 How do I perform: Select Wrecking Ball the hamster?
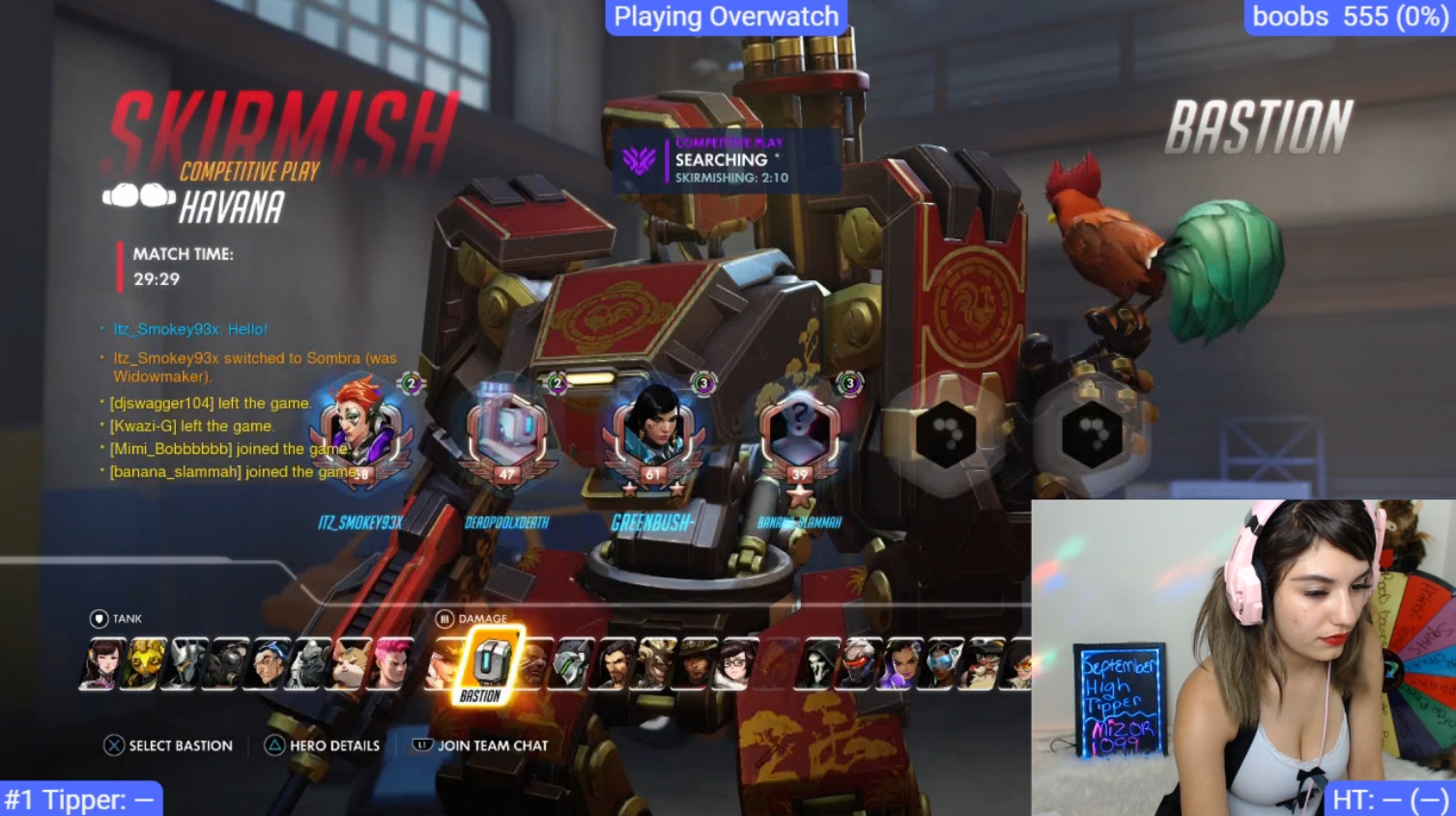[351, 665]
